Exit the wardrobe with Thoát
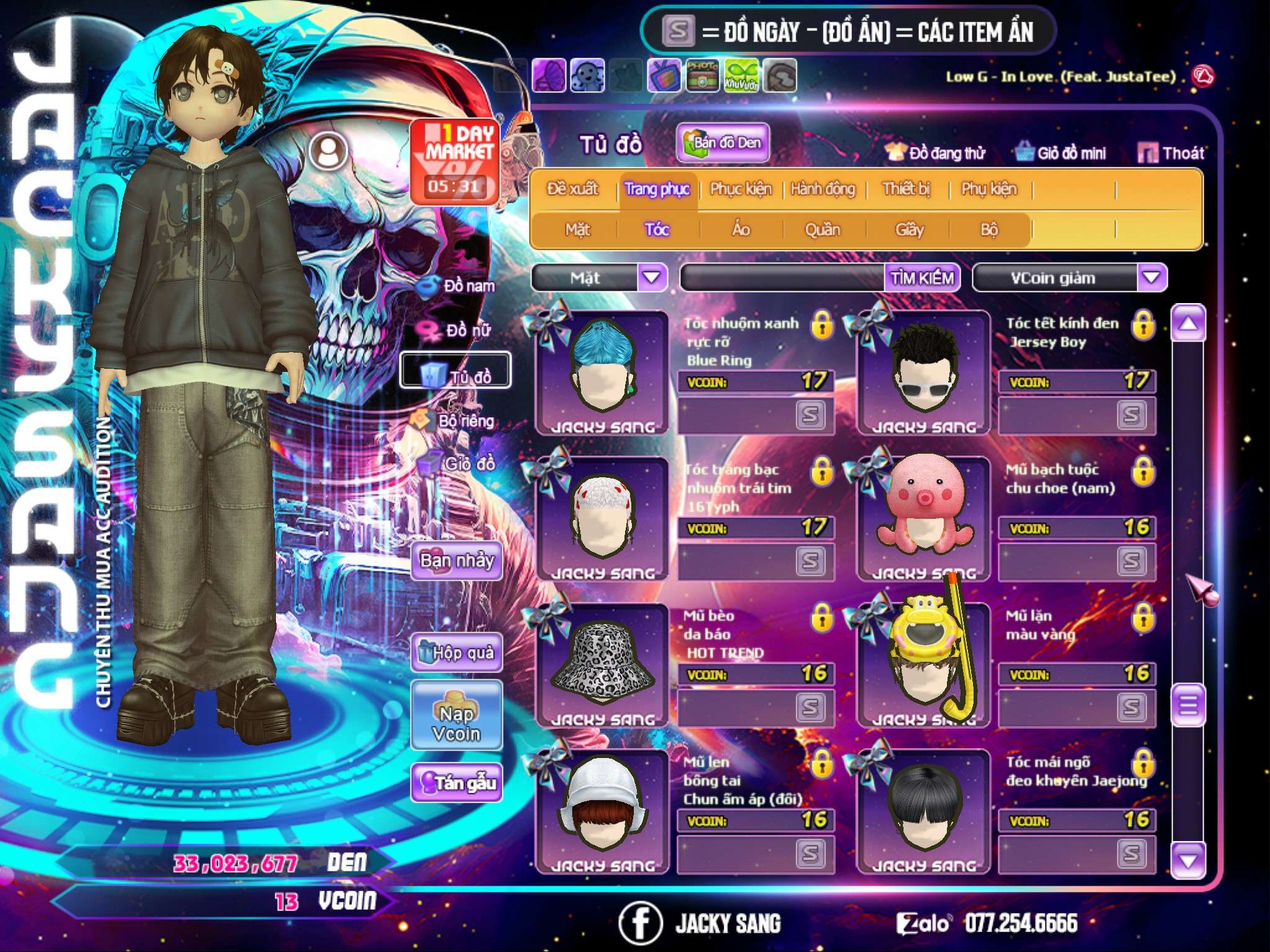 1171,153
